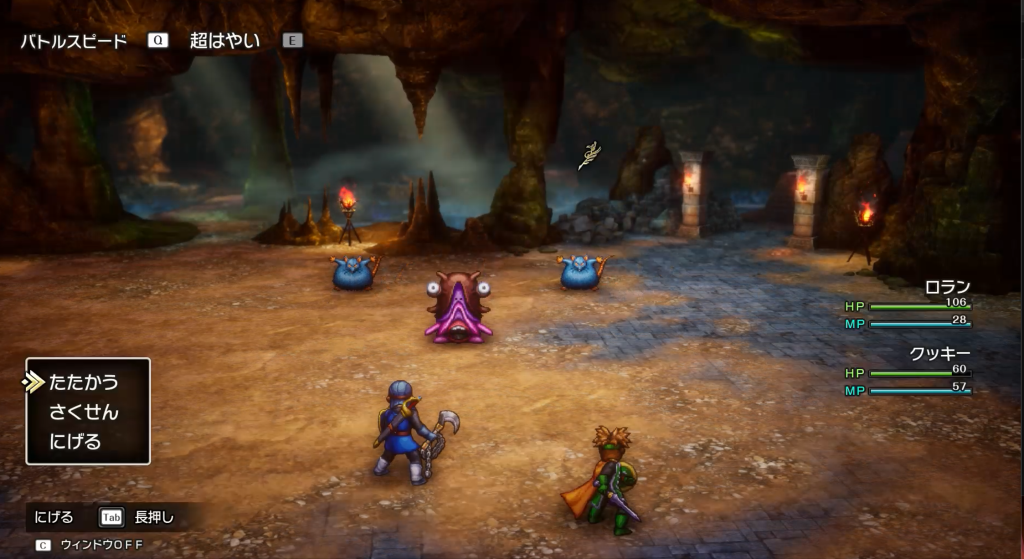The width and height of the screenshot is (1024, 559).
Task: Choose さくせん from the command menu
Action: pos(83,412)
